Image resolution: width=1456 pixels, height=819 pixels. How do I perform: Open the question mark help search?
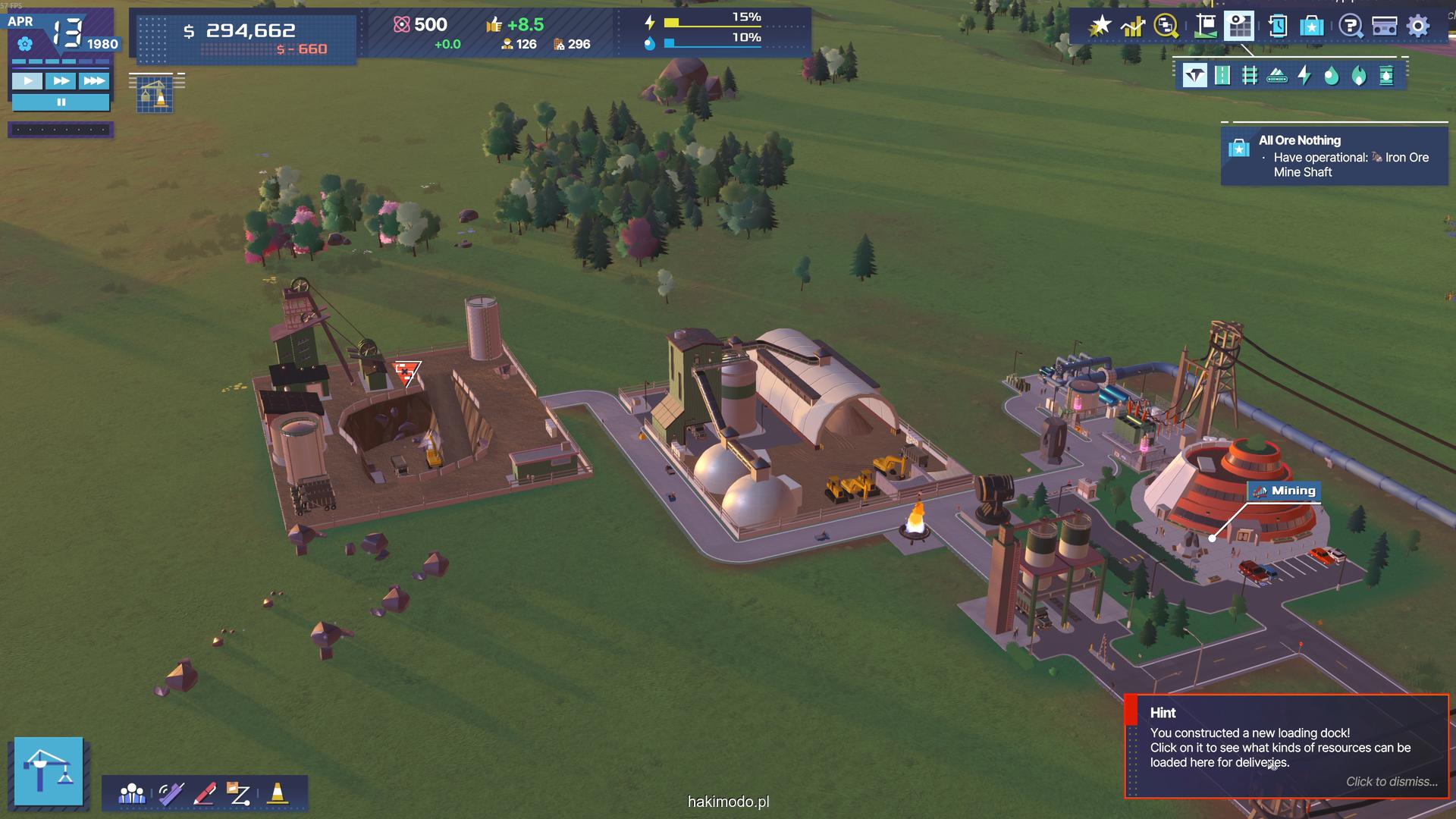[x=1350, y=27]
